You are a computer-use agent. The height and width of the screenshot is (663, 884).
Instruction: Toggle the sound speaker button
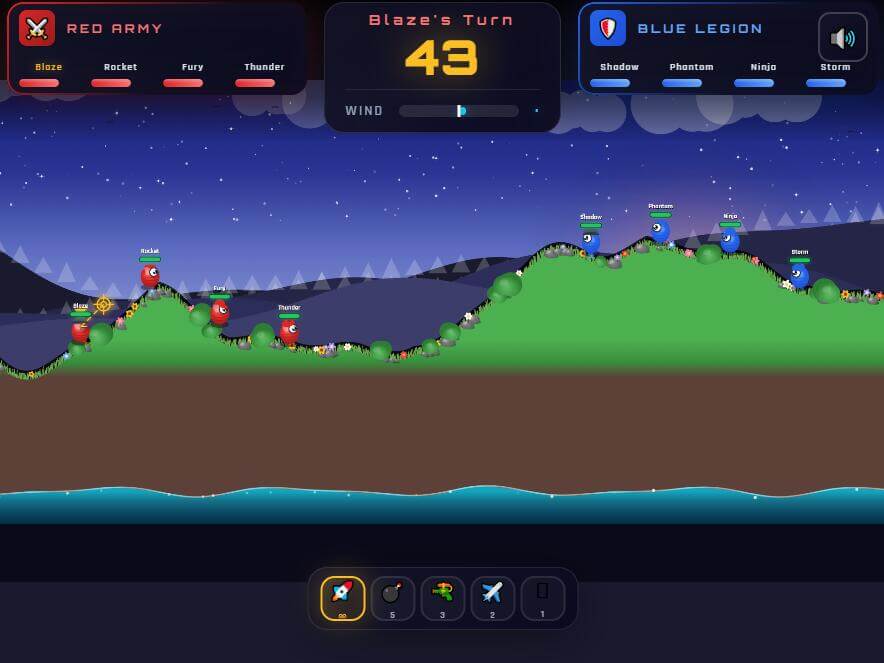[x=842, y=38]
